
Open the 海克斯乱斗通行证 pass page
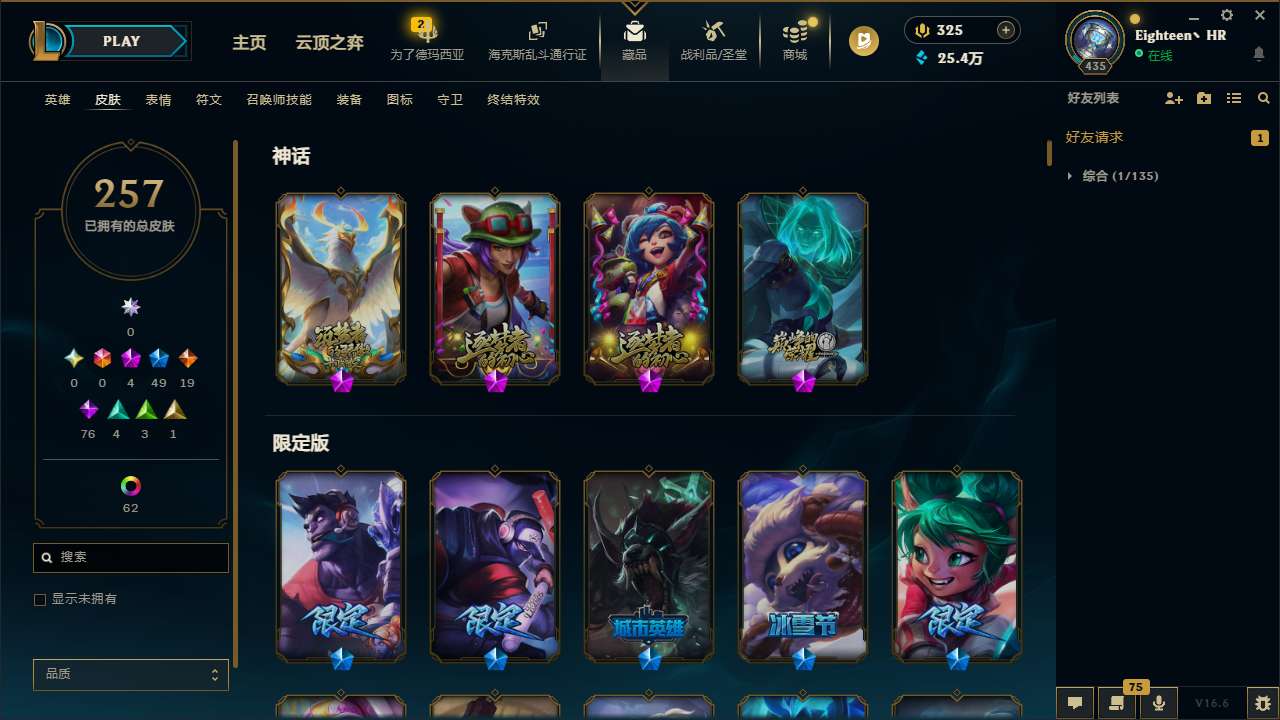[x=537, y=40]
